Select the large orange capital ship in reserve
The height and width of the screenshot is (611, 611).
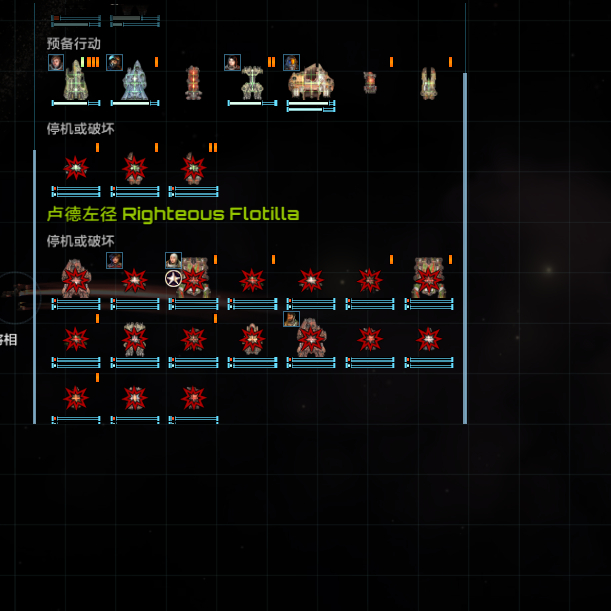point(311,81)
